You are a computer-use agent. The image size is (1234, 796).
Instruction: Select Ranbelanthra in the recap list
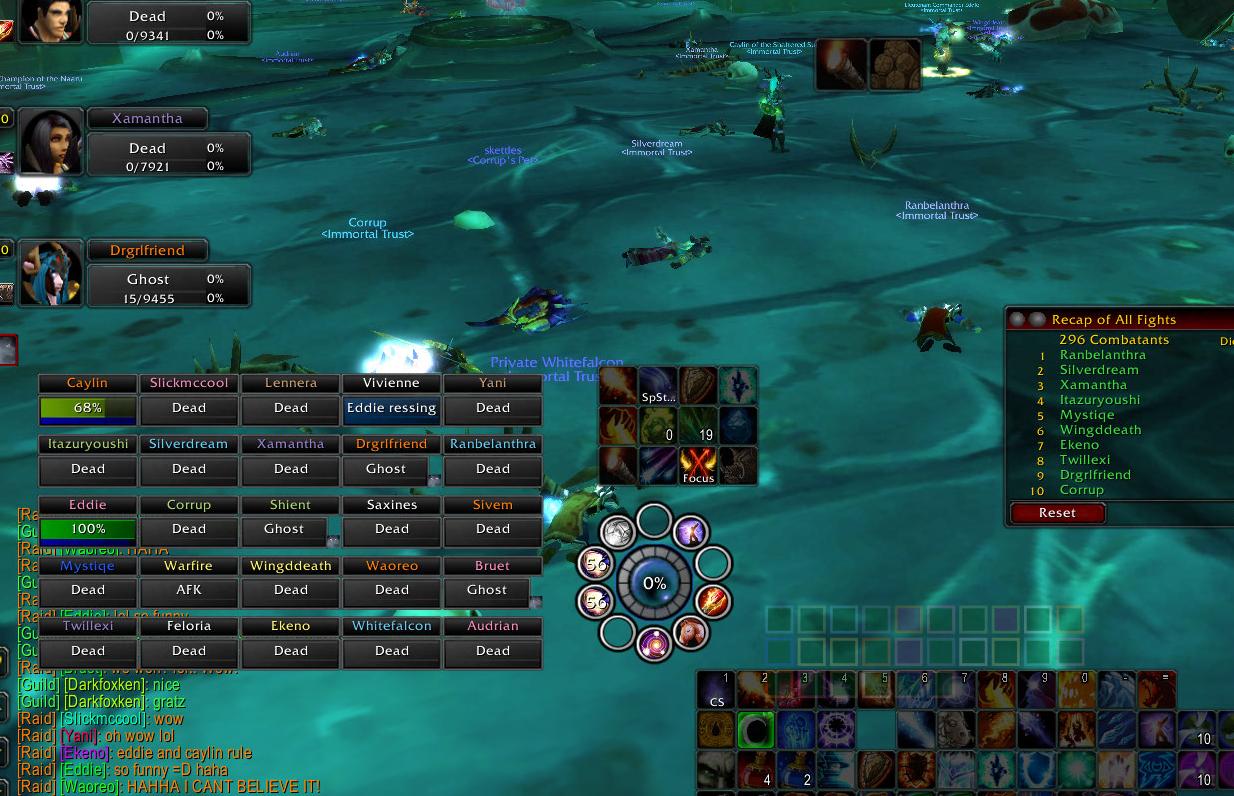click(x=1102, y=355)
